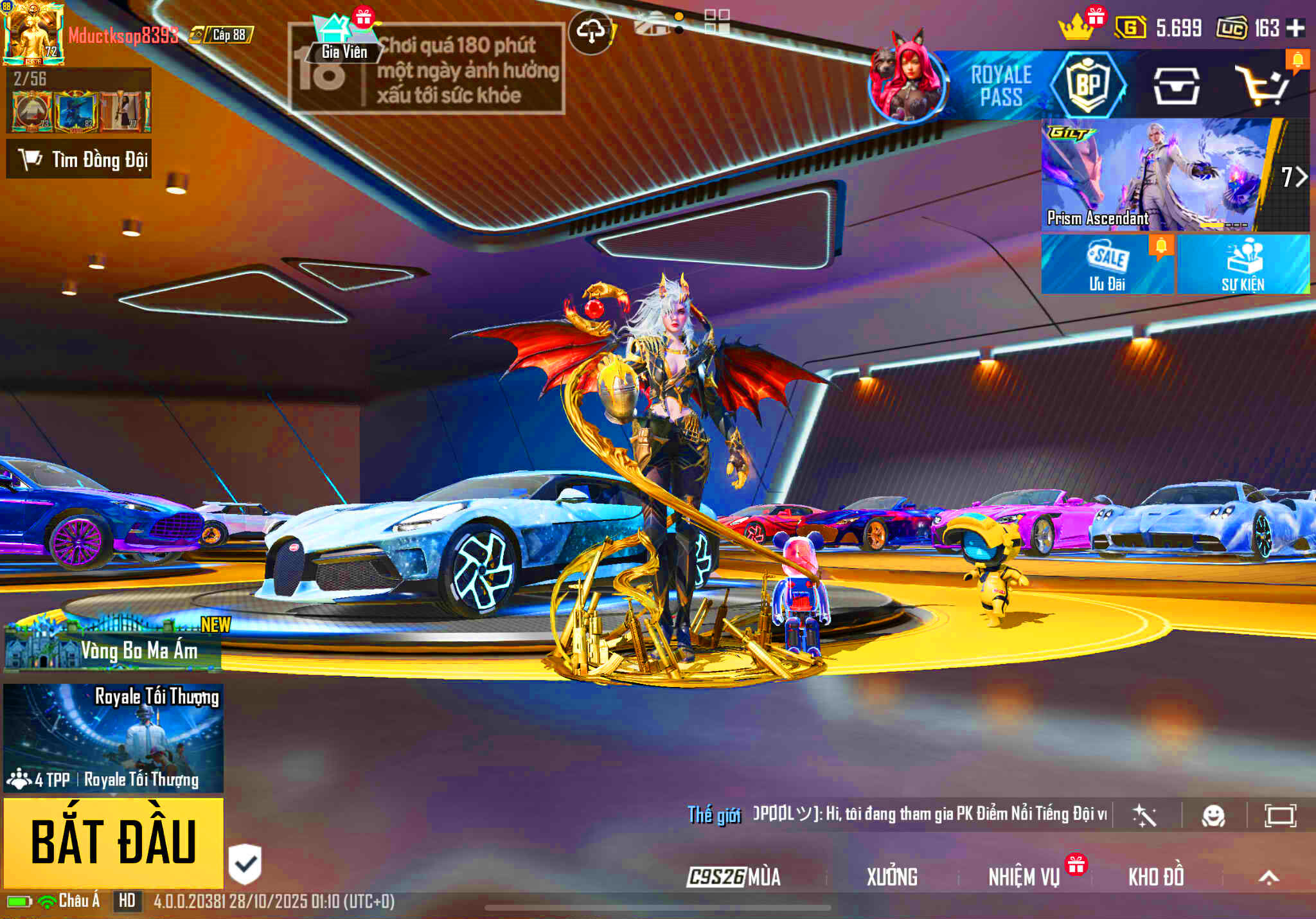This screenshot has height=919, width=1316.
Task: Open the emoji smiley face button
Action: pos(1213,816)
